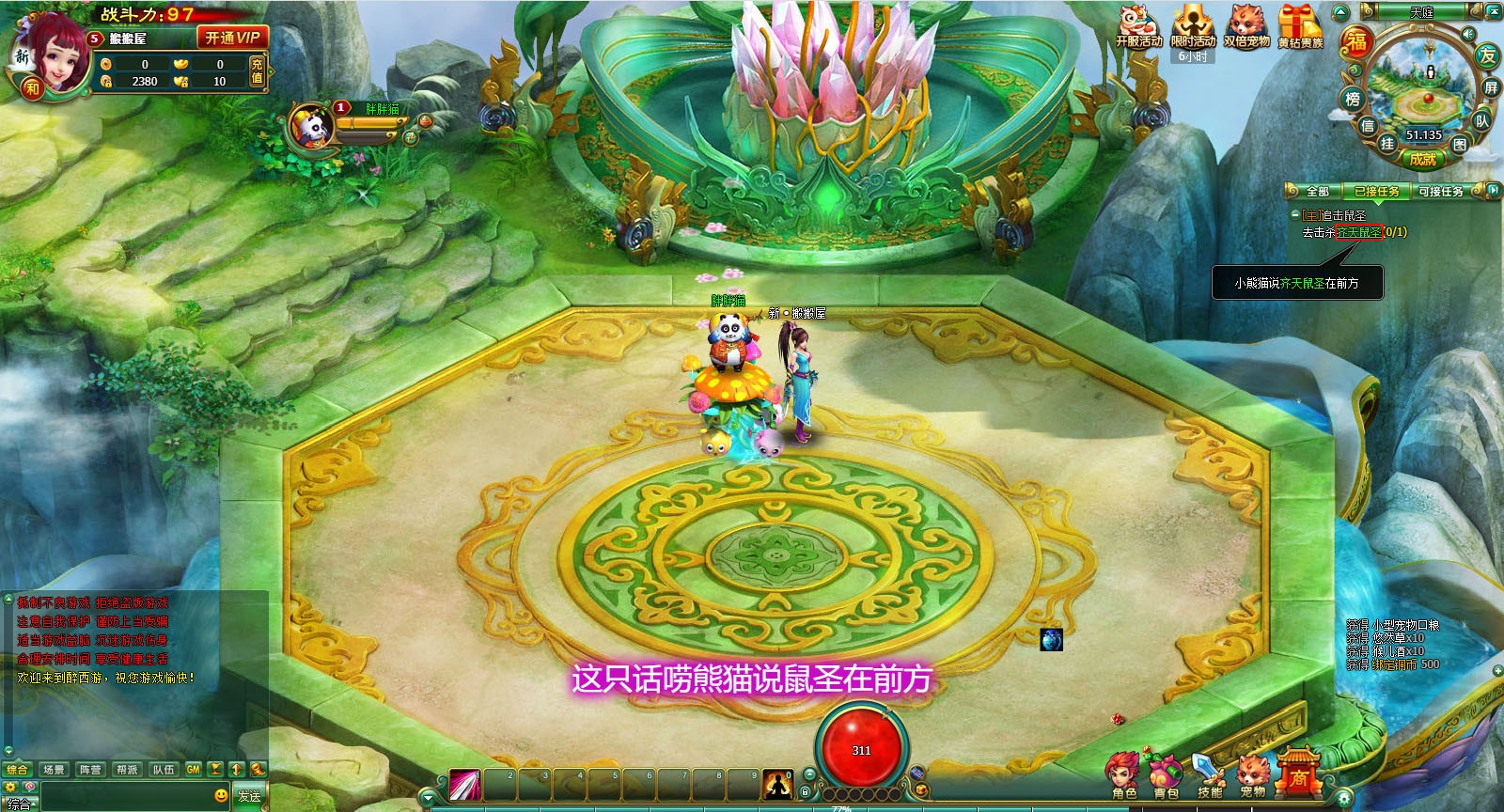
Task: Click the 充值 recharge button
Action: [257, 70]
